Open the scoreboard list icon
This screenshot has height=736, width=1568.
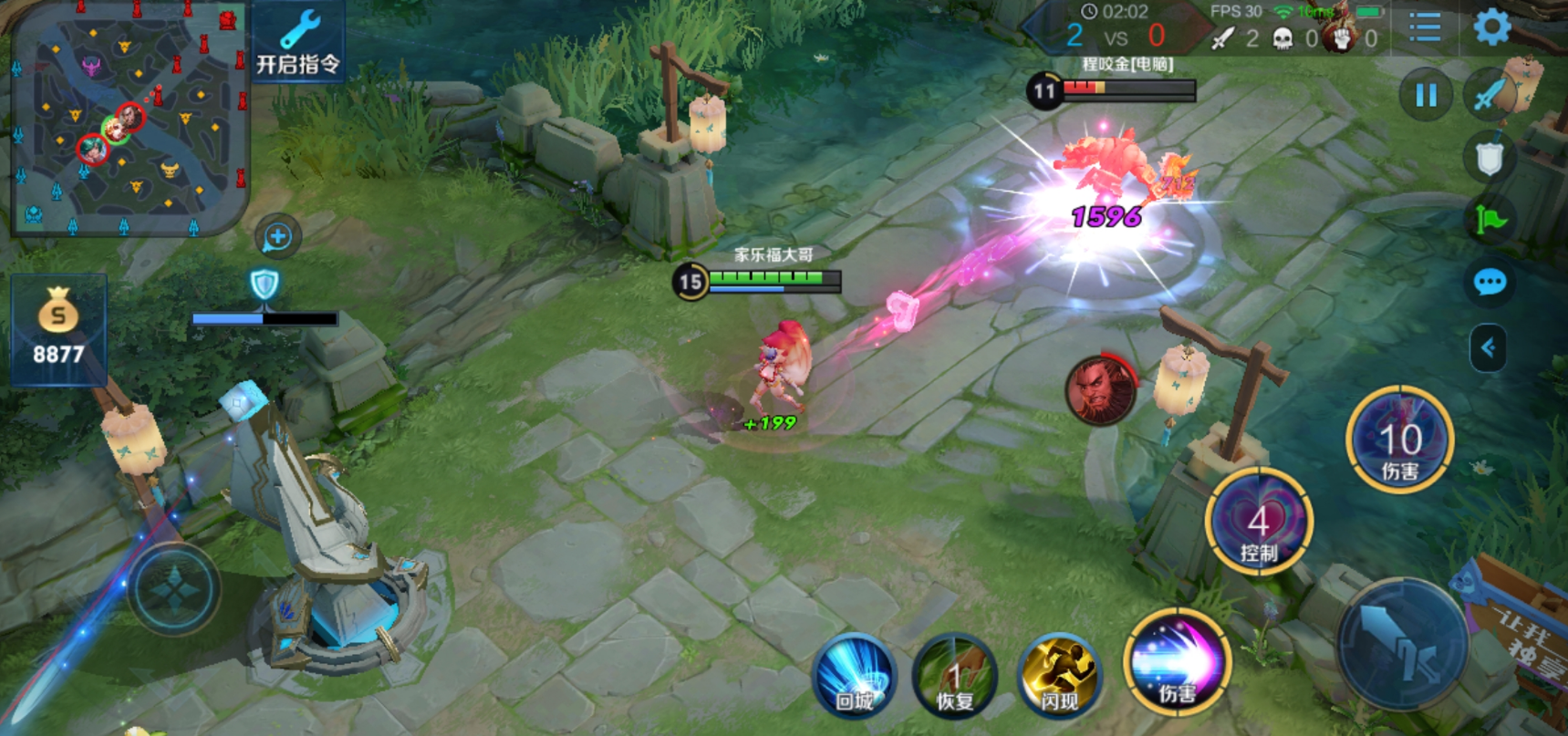[1424, 27]
